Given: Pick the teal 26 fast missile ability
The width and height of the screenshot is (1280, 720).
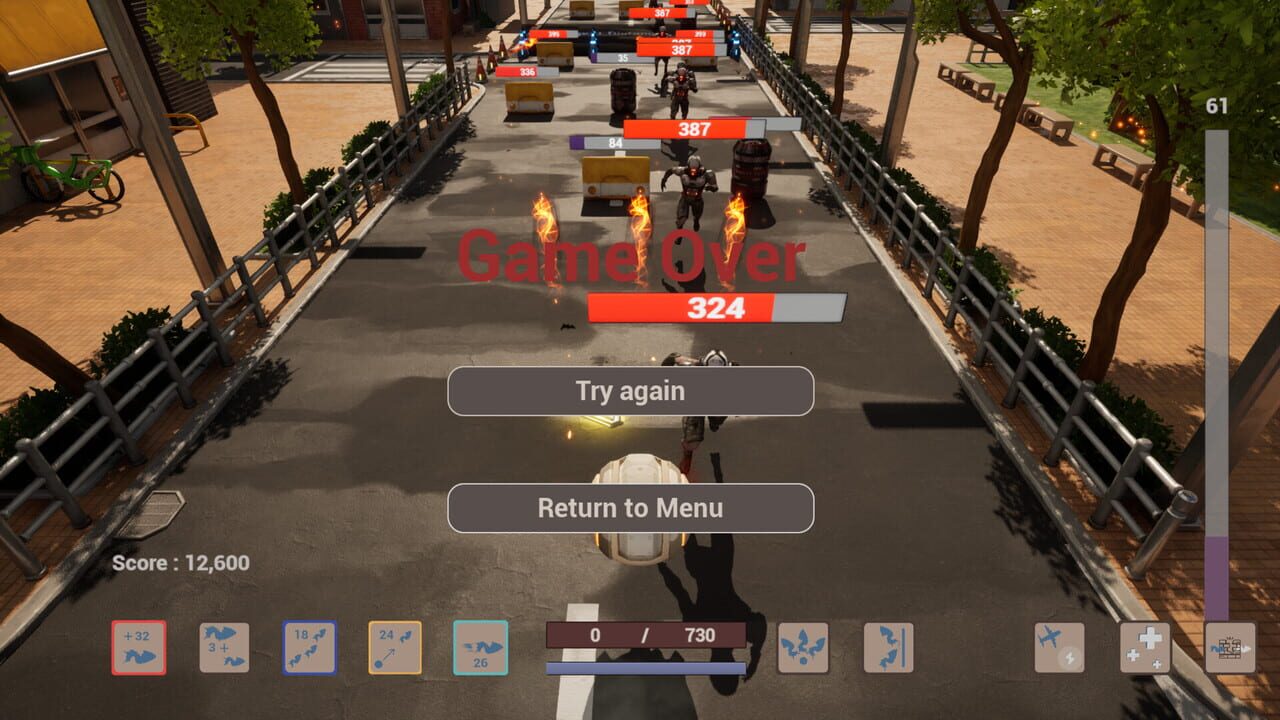Looking at the screenshot, I should [481, 645].
